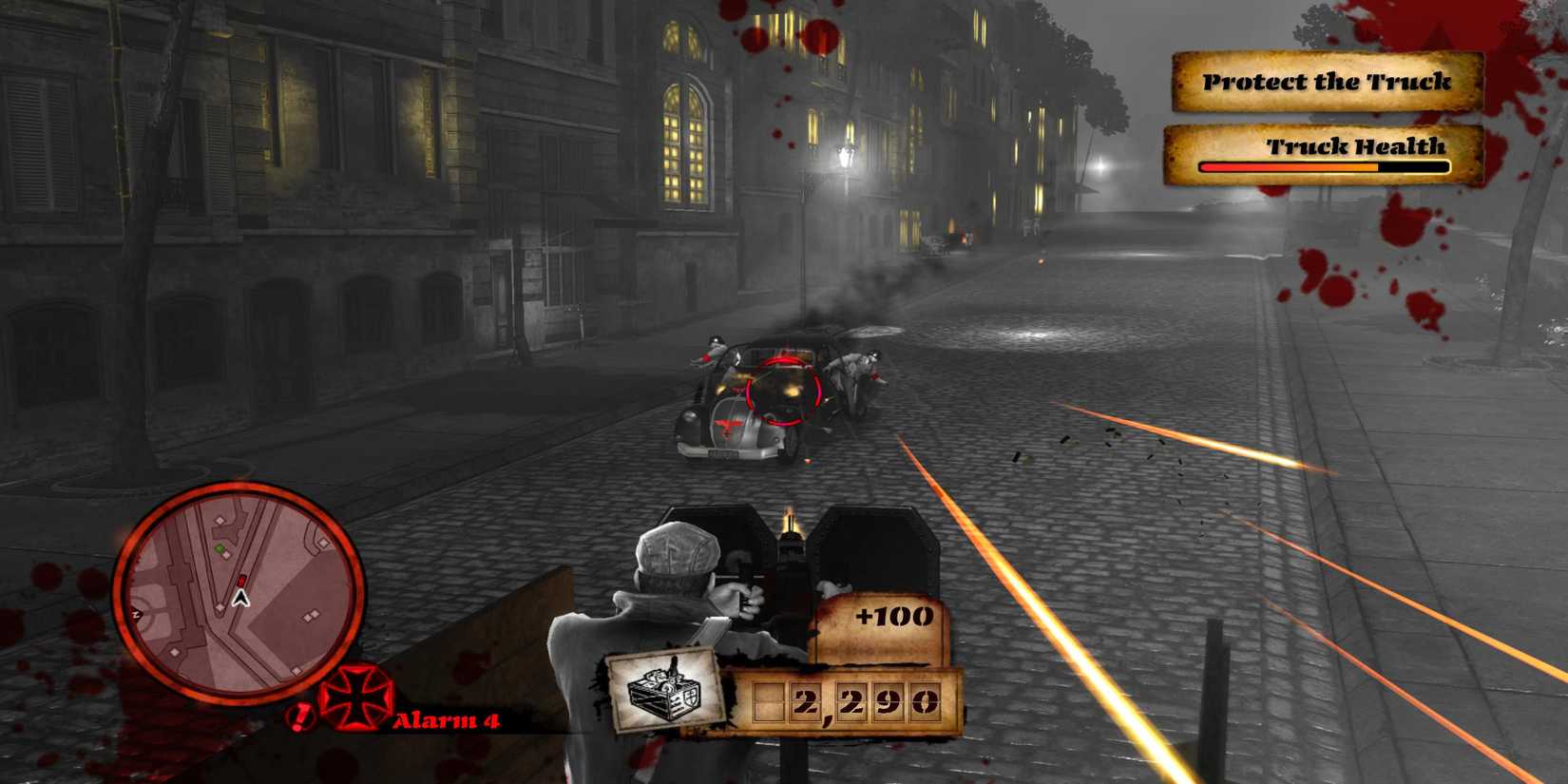Select the red vehicle marker on the minimap

[242, 581]
